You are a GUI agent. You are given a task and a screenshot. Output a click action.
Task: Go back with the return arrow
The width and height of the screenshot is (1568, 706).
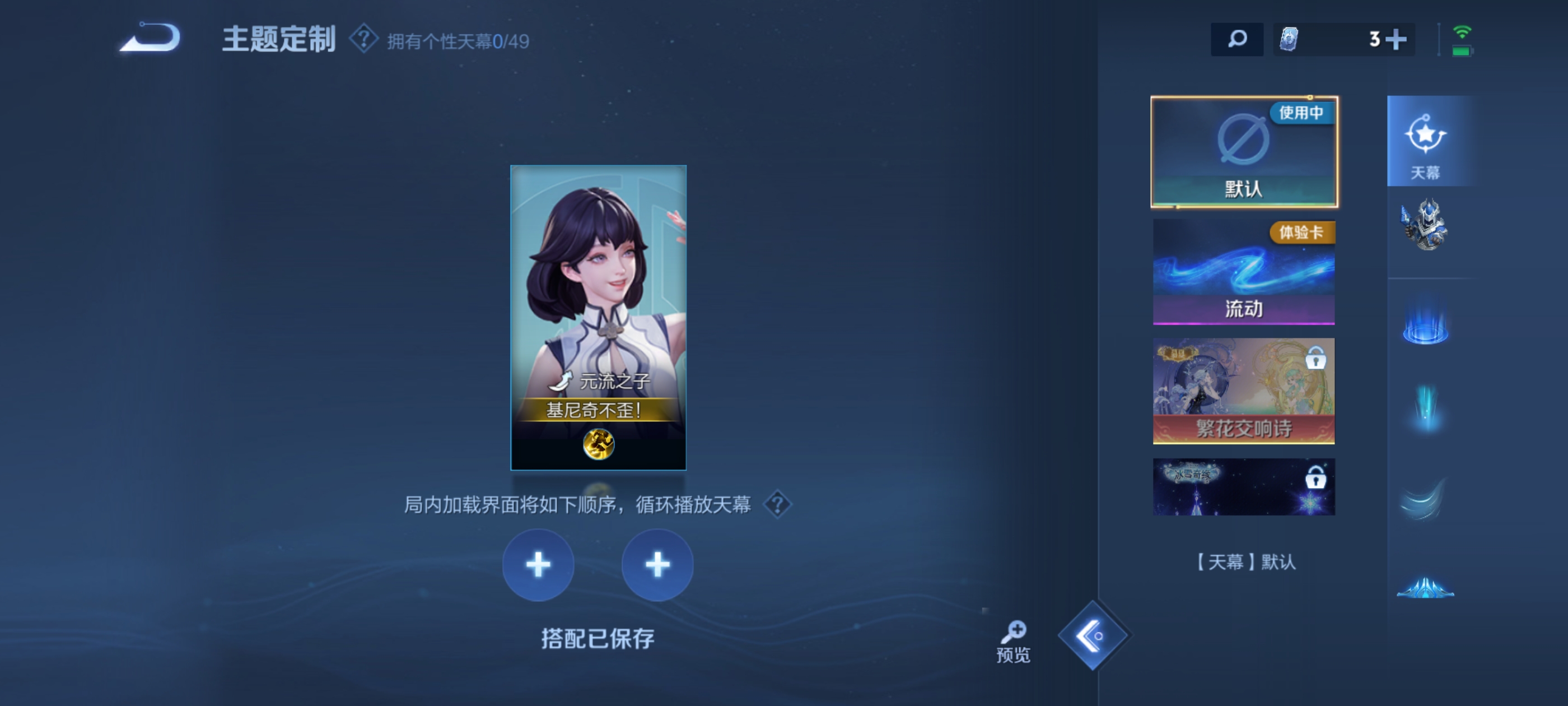click(x=149, y=38)
